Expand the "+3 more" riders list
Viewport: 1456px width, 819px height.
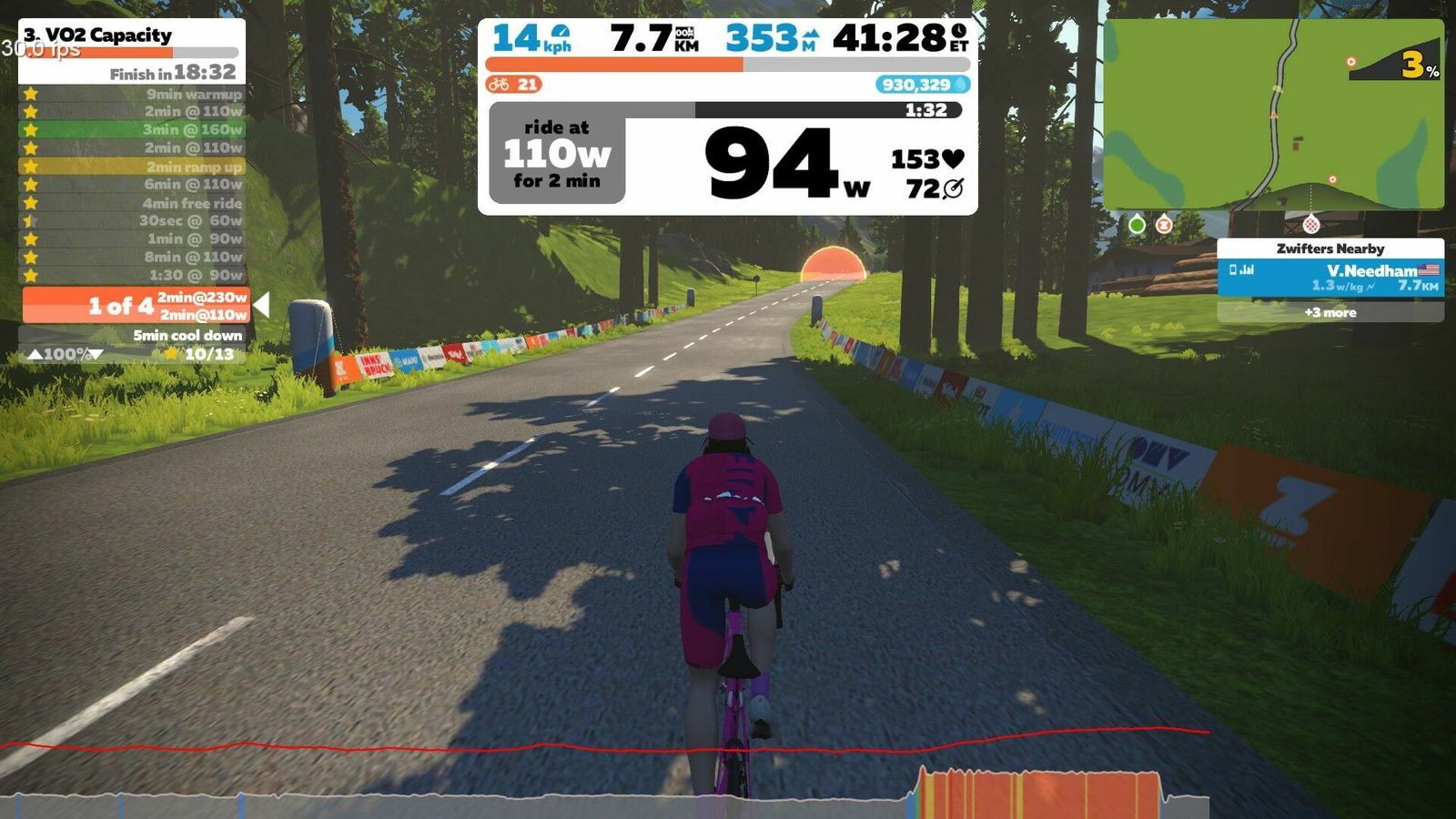(1330, 312)
